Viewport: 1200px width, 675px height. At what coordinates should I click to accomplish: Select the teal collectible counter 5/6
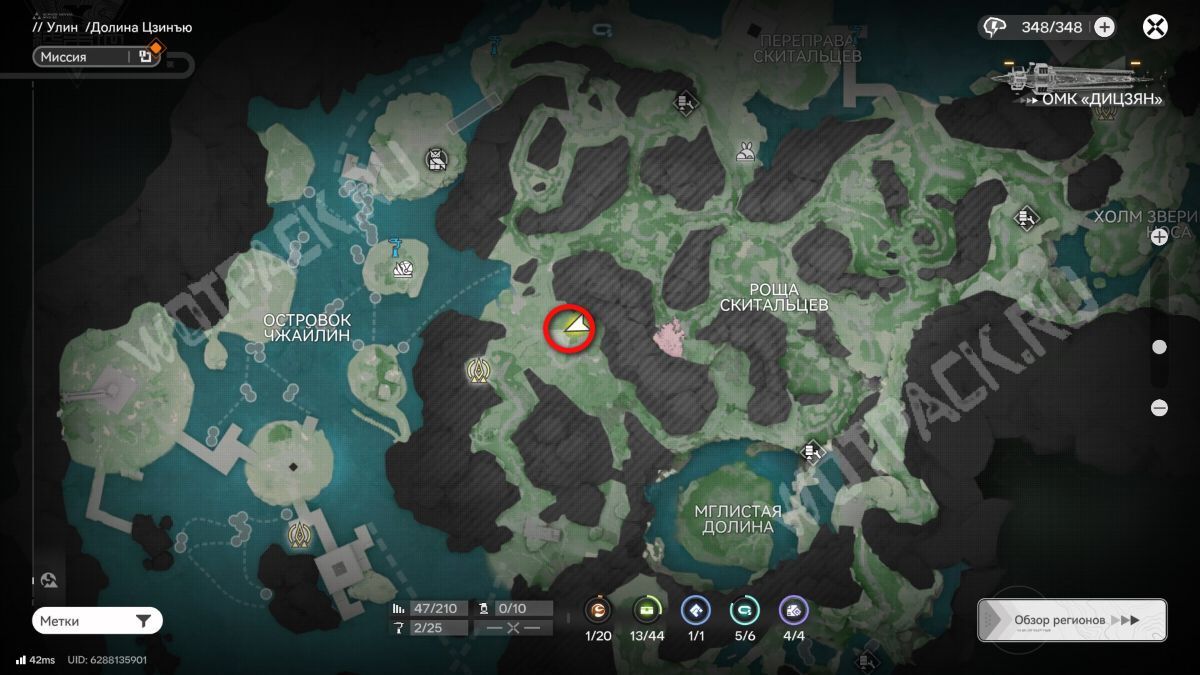click(744, 610)
